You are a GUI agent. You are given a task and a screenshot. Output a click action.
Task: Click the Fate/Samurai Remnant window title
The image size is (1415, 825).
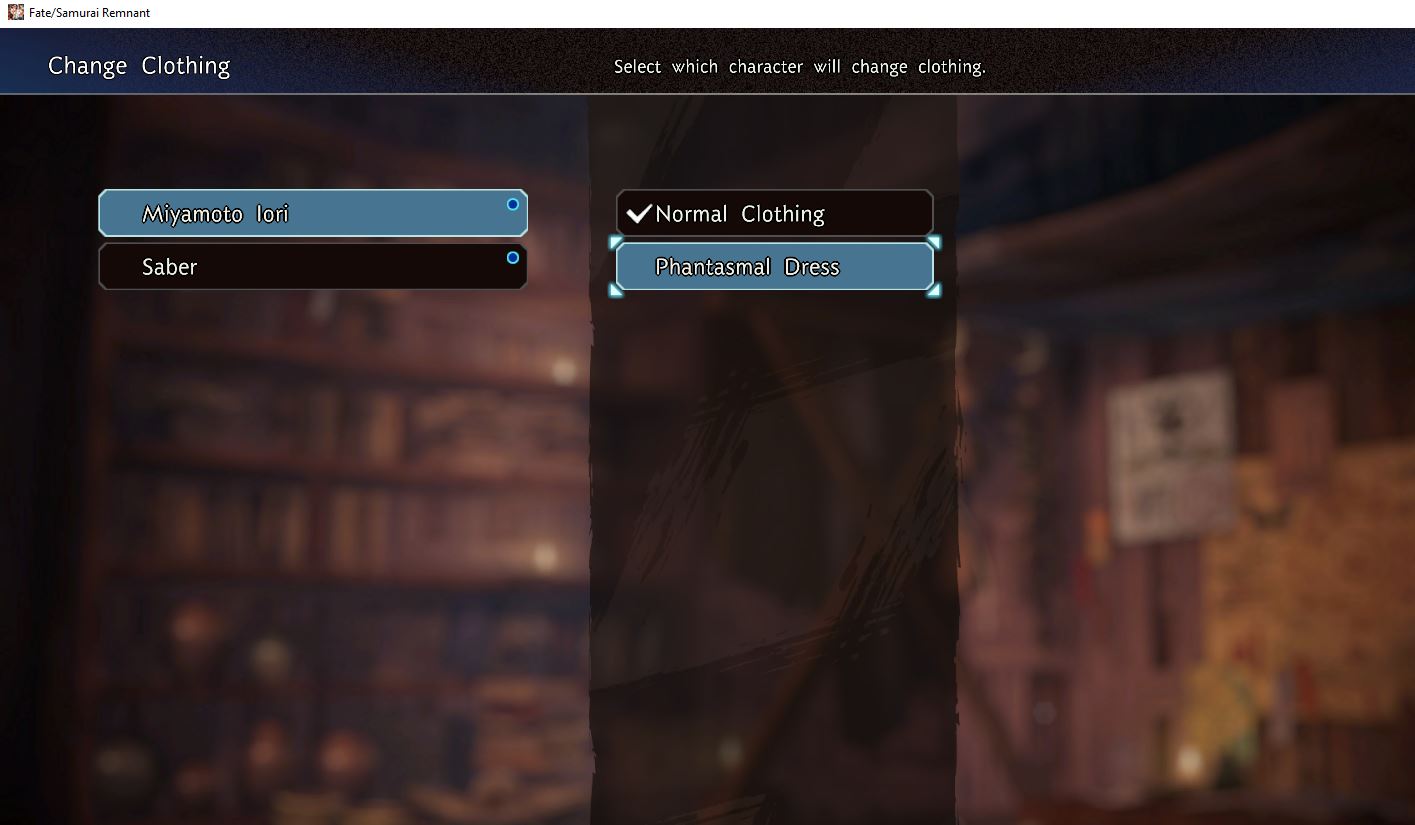[x=85, y=12]
